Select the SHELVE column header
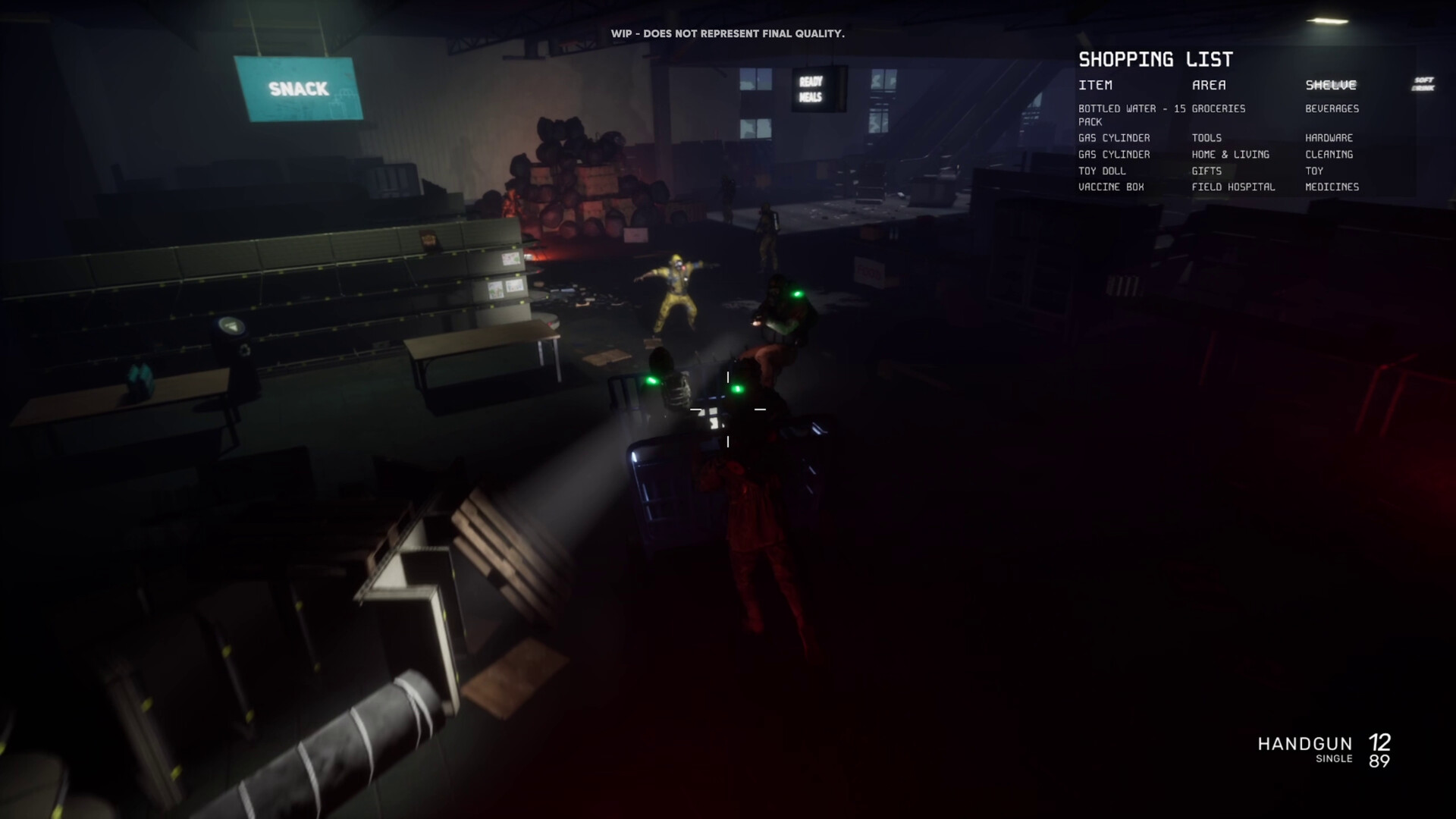The image size is (1456, 819). [1331, 85]
